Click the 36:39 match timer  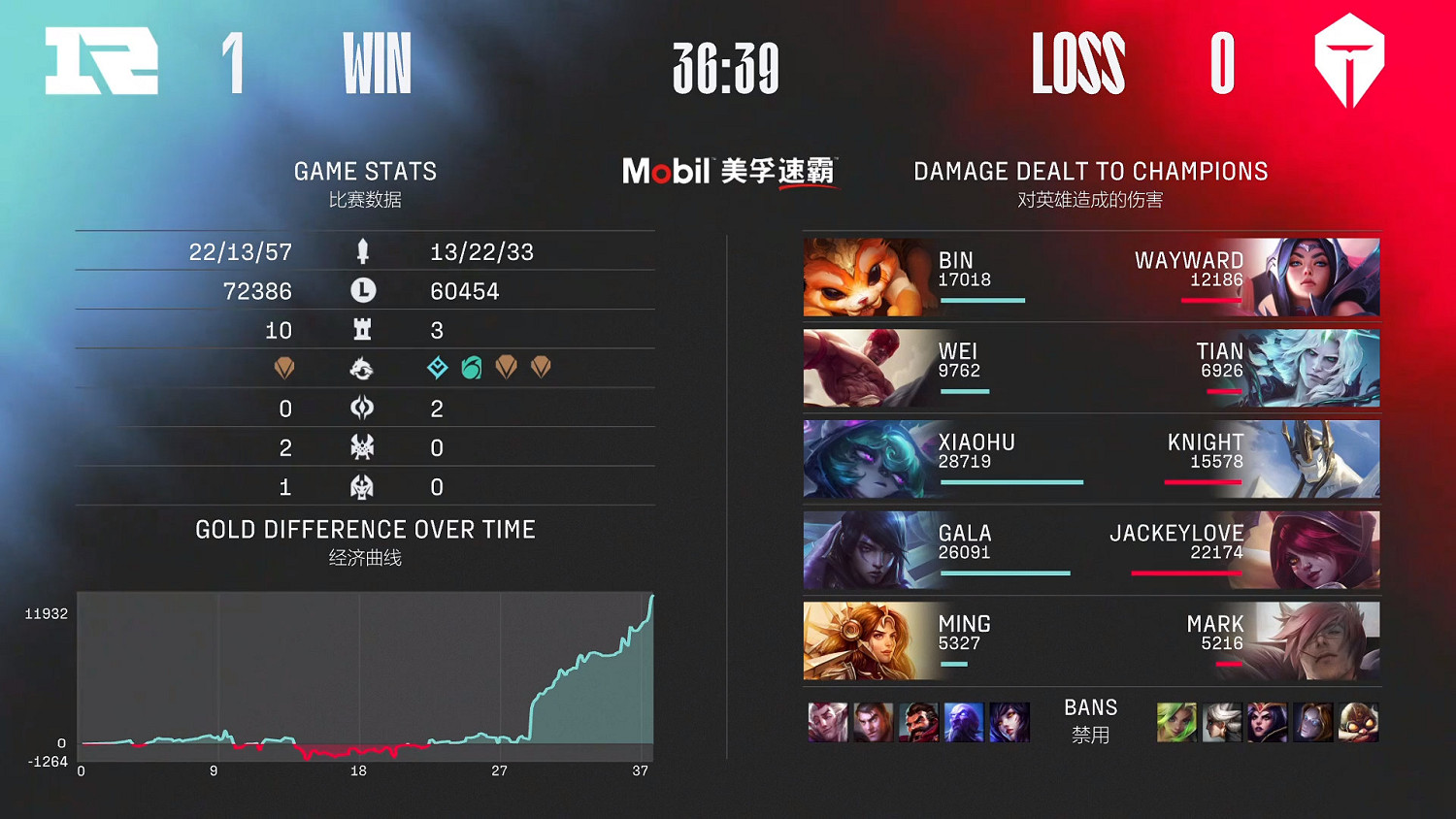tap(727, 69)
